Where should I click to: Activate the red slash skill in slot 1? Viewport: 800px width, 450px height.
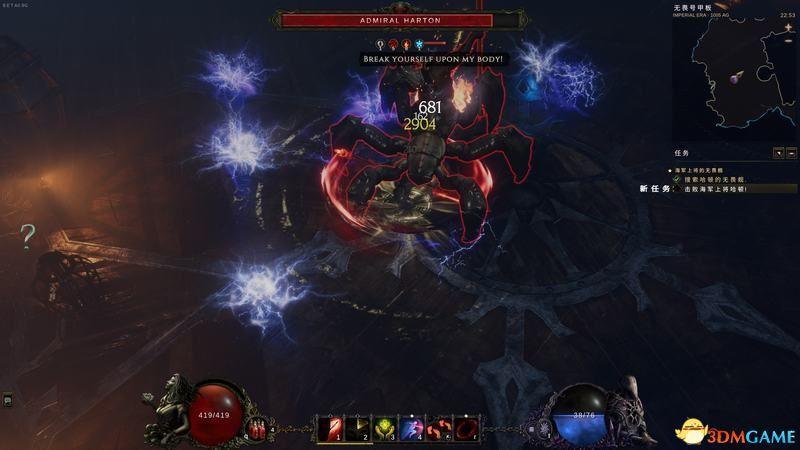click(x=329, y=428)
